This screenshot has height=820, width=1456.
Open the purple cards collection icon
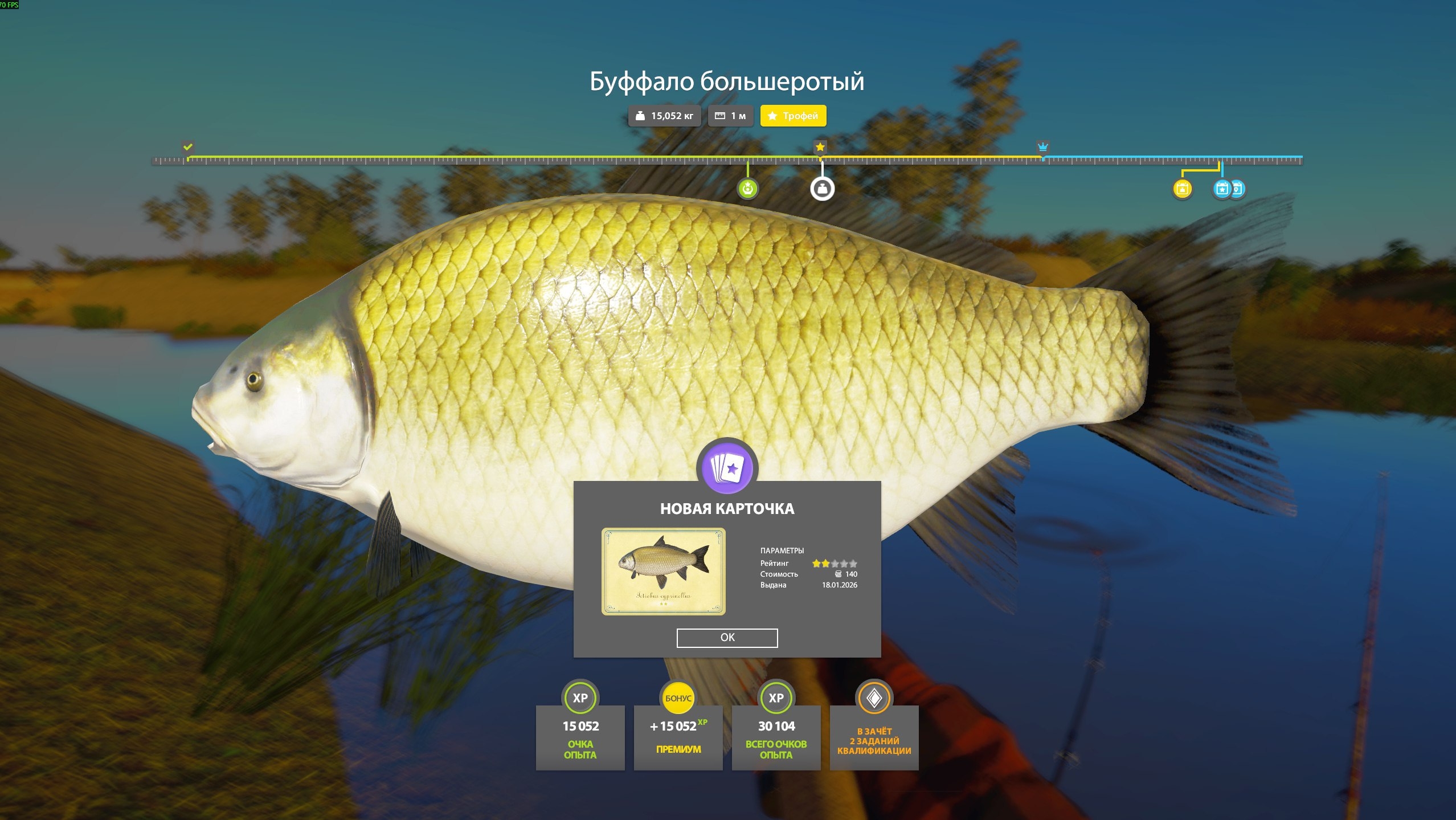(727, 468)
